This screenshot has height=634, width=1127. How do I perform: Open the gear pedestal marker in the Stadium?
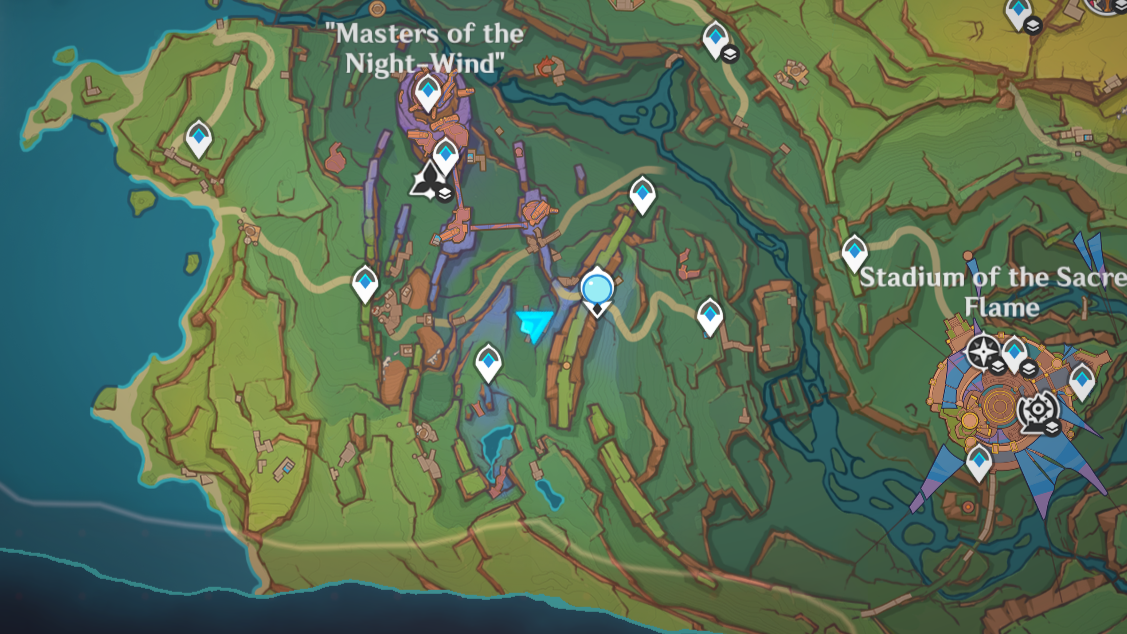tap(1036, 409)
